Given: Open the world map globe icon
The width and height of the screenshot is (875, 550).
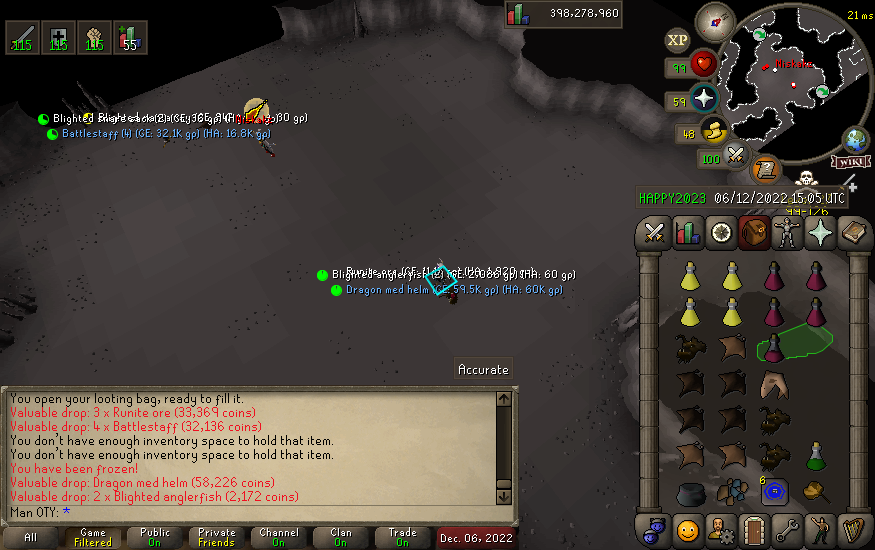Looking at the screenshot, I should click(857, 138).
